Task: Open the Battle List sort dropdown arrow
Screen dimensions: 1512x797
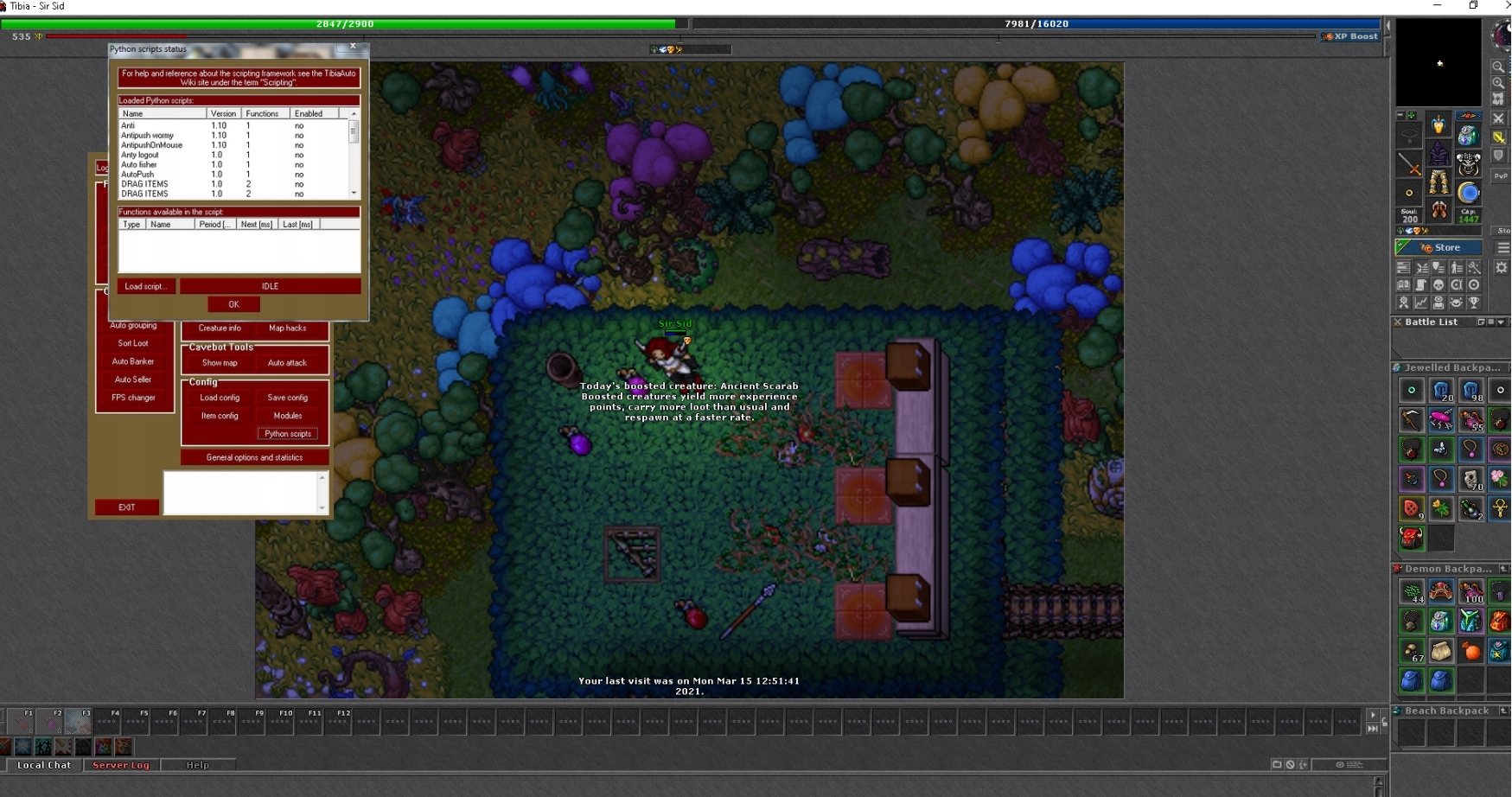Action: 1500,322
